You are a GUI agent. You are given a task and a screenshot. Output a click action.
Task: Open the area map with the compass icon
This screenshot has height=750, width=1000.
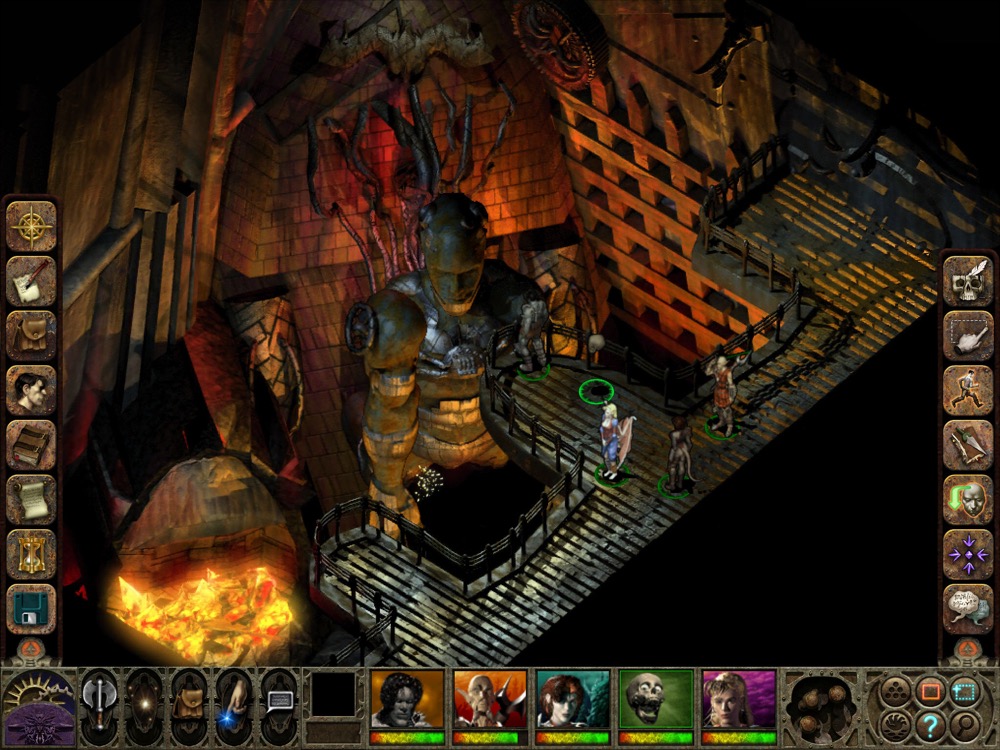click(x=31, y=226)
